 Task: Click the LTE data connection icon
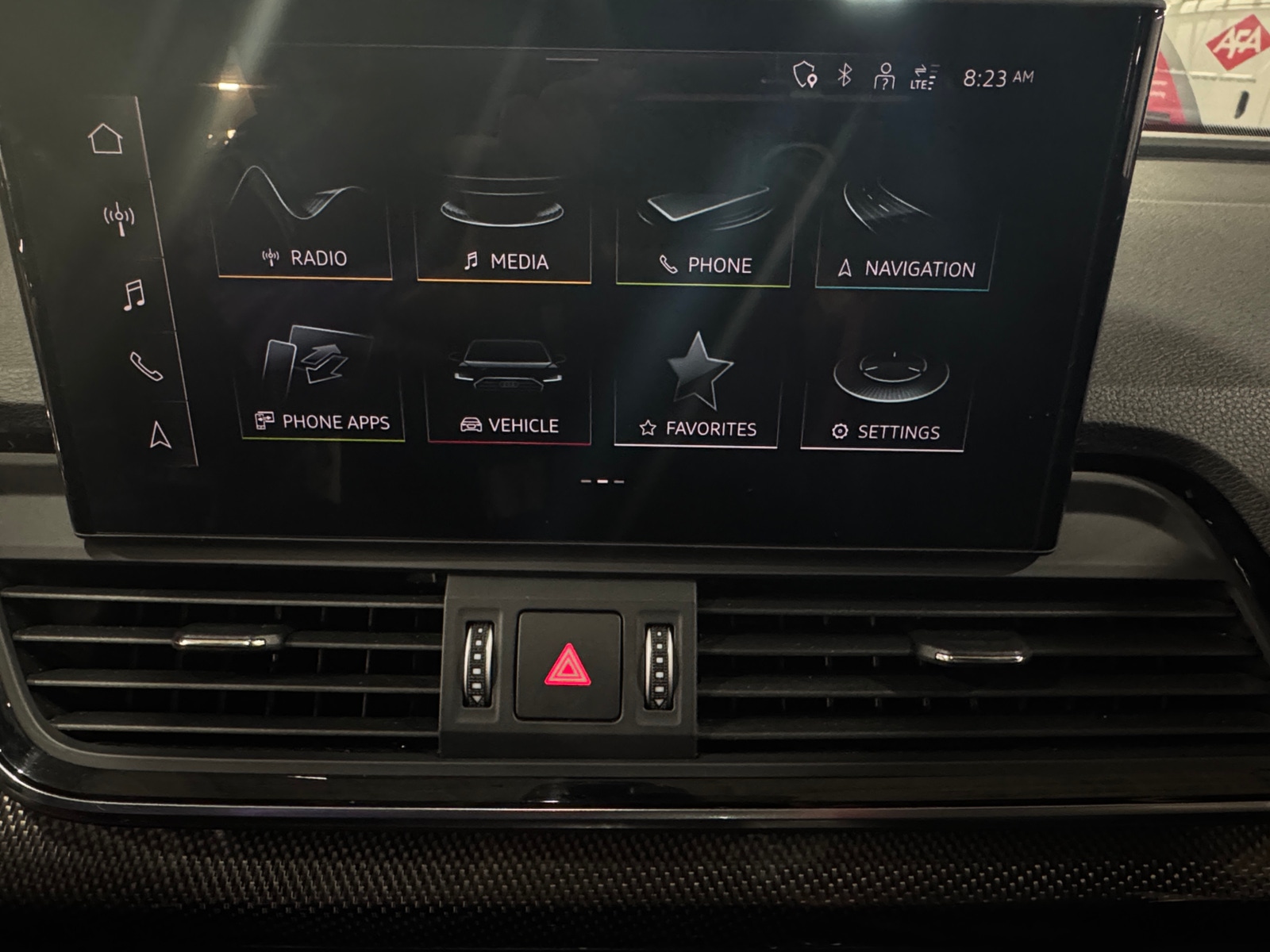coord(922,78)
